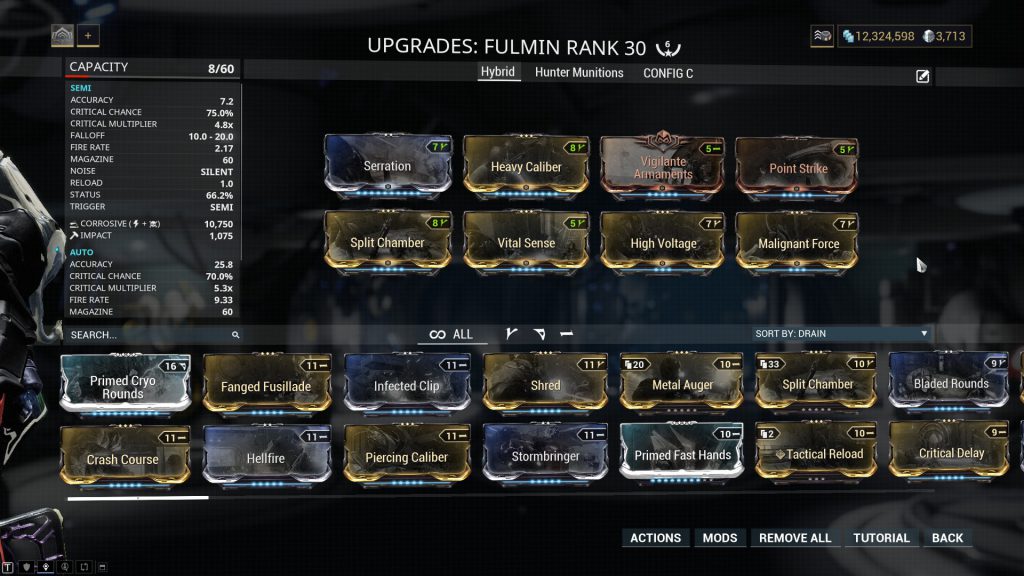Select the Malignant Force mod card
Screen dimensions: 1024x576
point(798,241)
